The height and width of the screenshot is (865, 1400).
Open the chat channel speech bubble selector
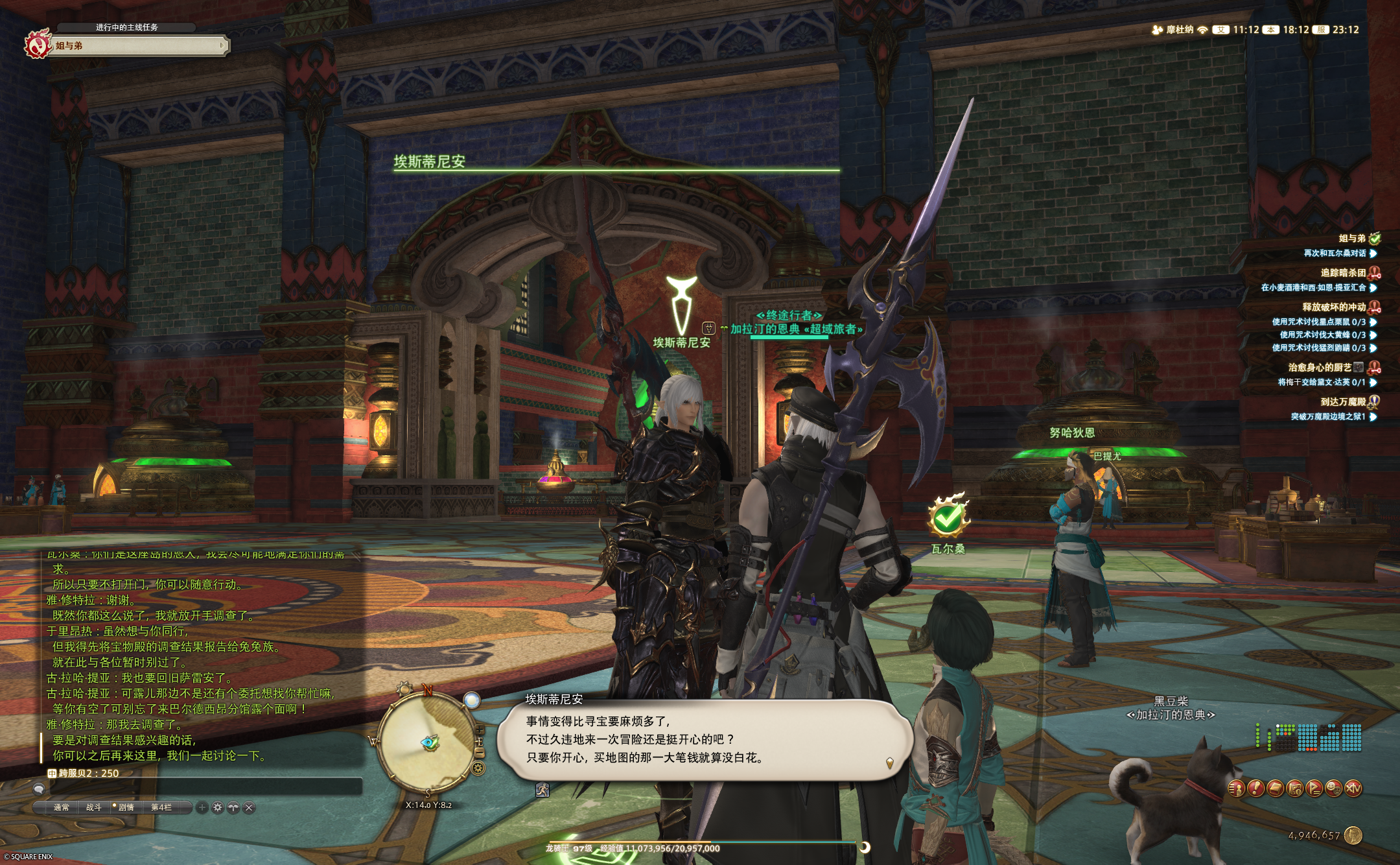tap(40, 788)
